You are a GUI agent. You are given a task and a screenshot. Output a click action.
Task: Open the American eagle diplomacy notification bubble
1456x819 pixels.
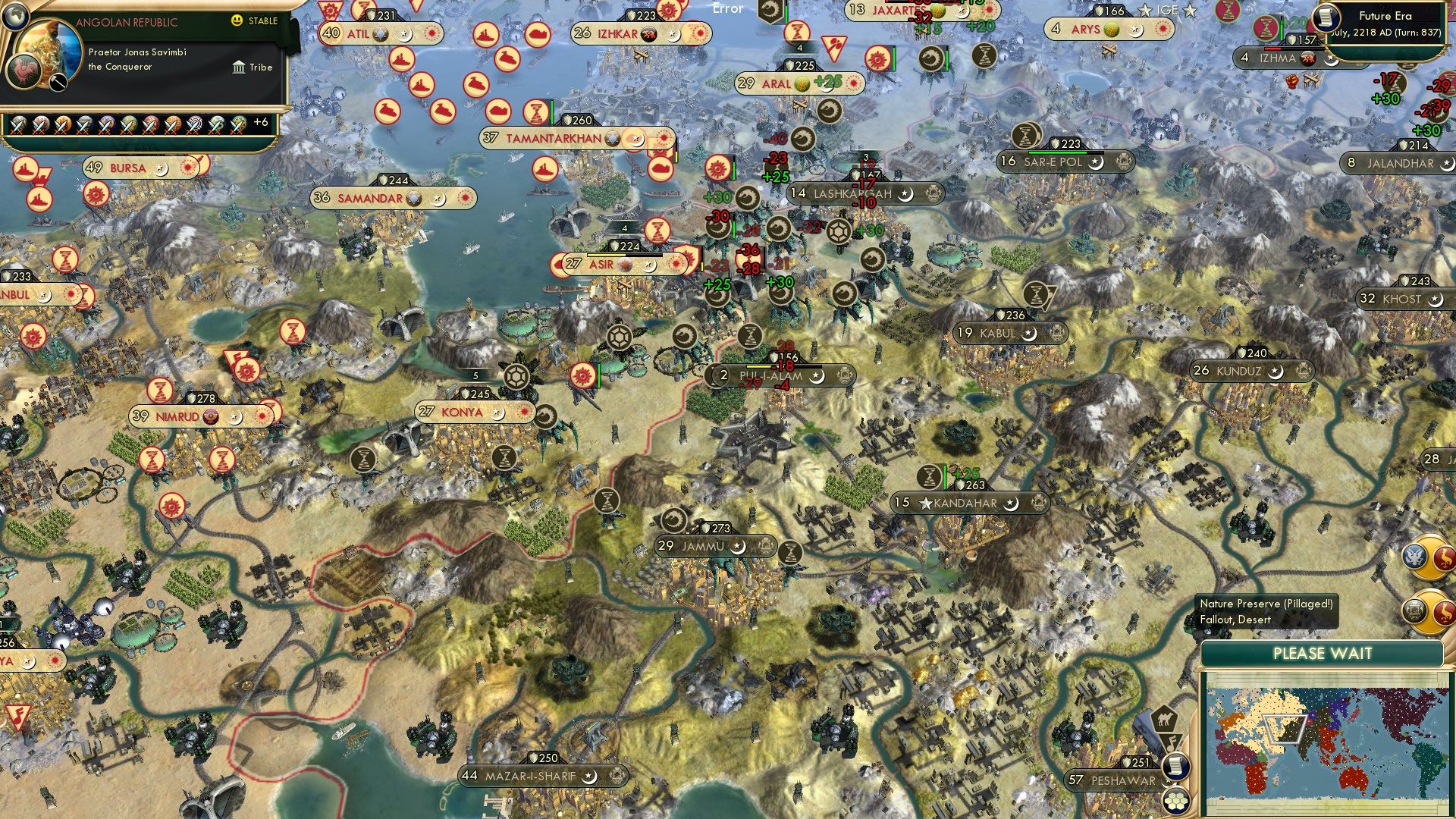[x=1415, y=557]
